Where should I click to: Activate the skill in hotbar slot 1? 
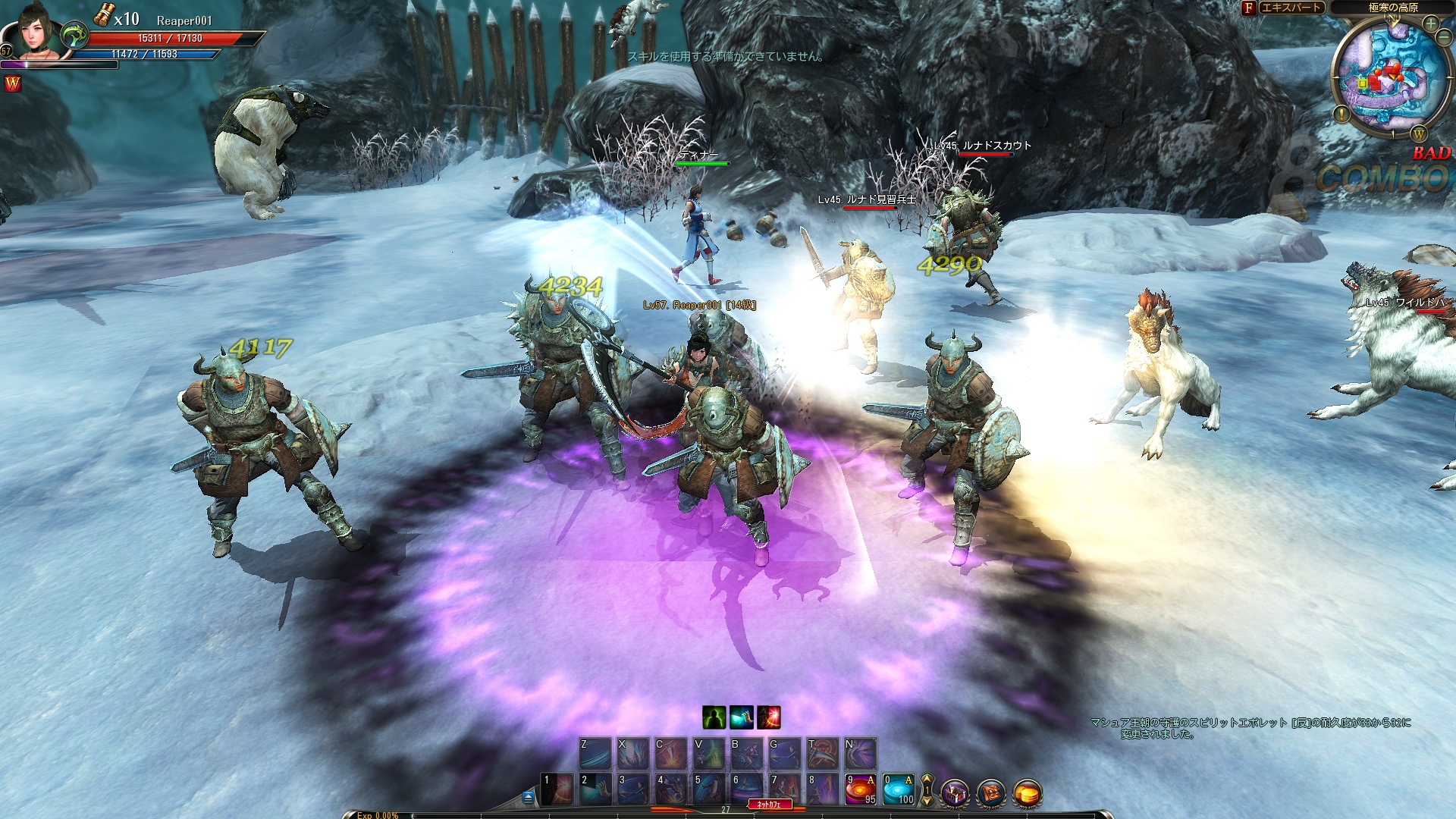(x=557, y=789)
